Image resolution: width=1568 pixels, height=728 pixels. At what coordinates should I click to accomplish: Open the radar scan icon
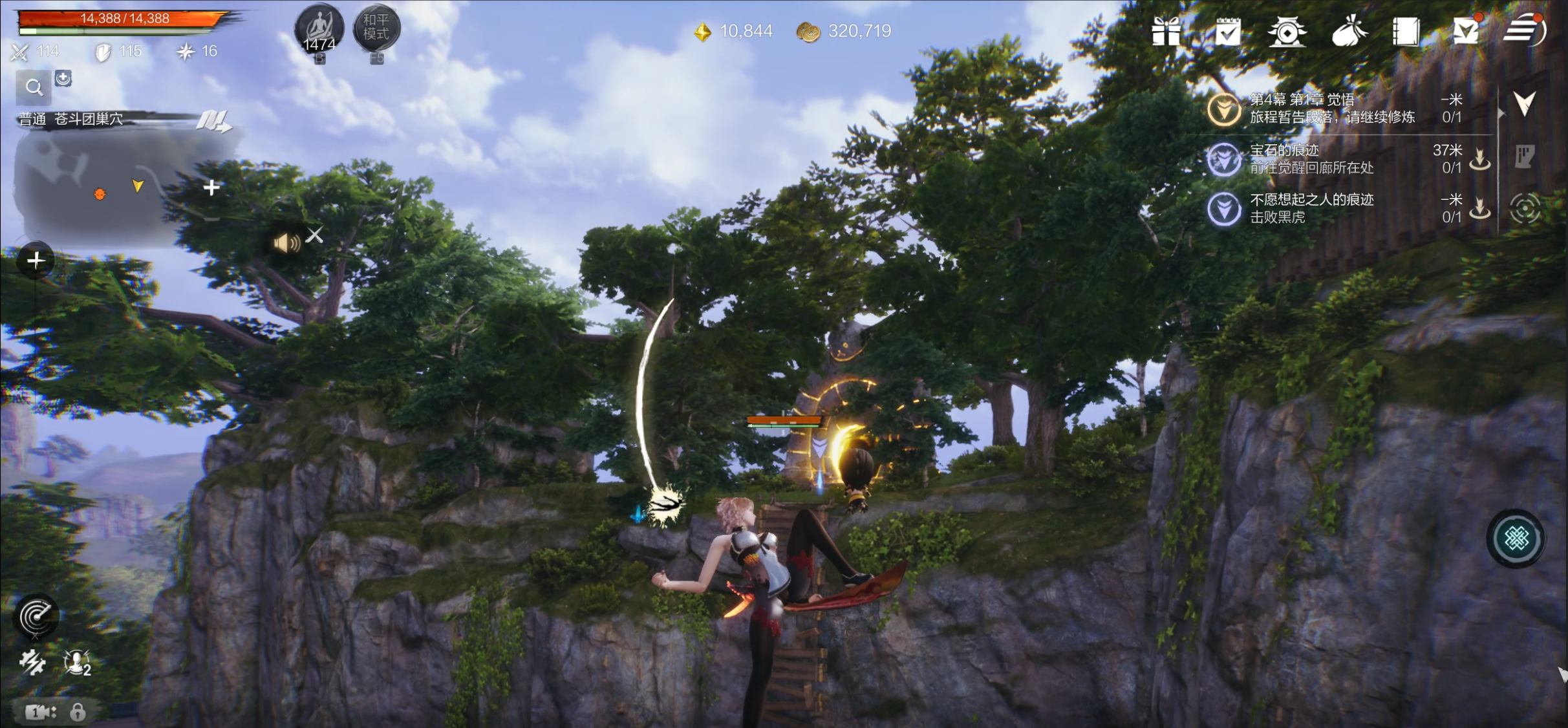pyautogui.click(x=36, y=616)
